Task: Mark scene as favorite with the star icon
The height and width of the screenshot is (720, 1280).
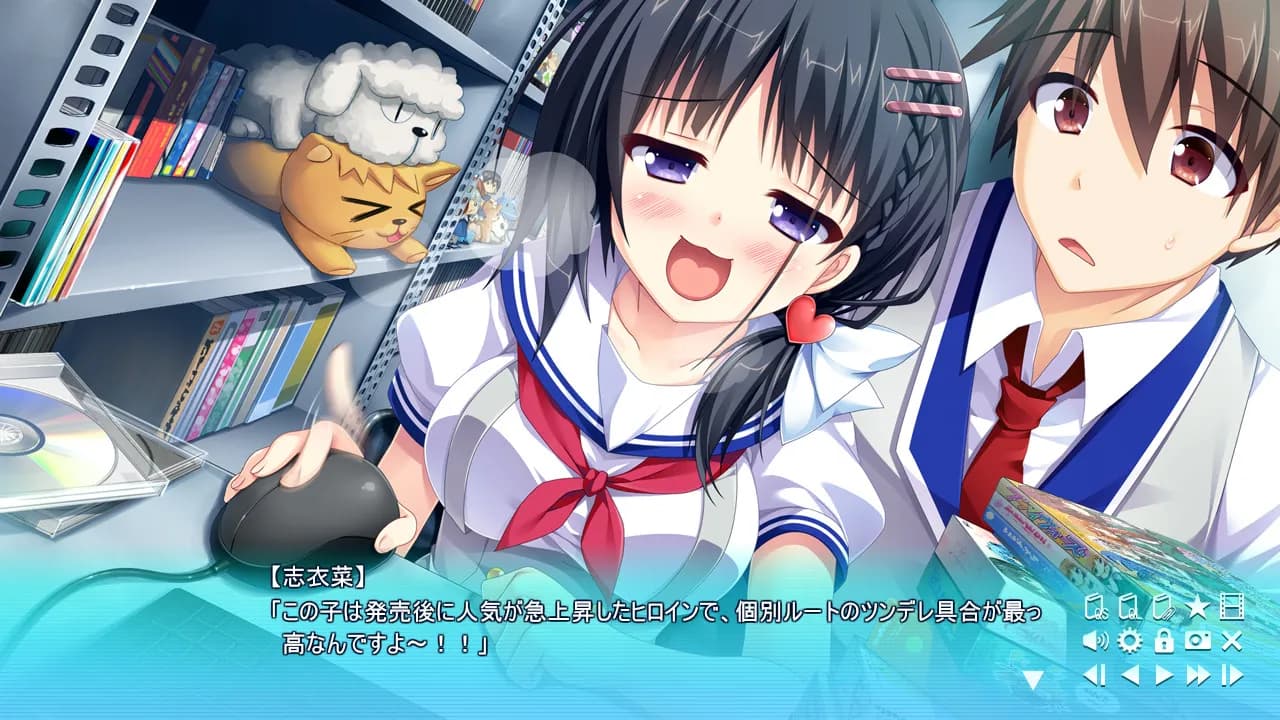Action: coord(1195,607)
